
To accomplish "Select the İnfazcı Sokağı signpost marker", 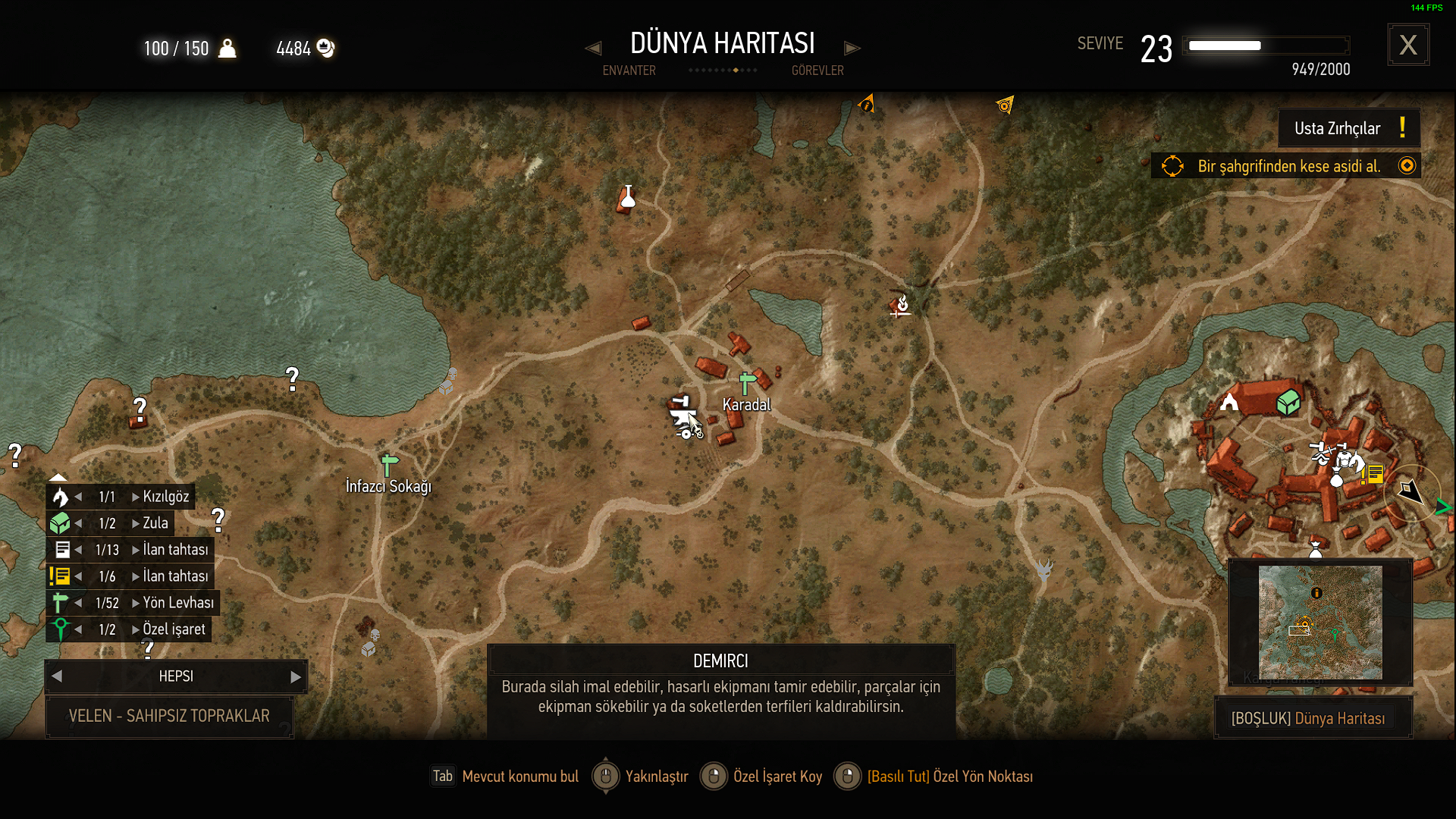I will (x=389, y=464).
